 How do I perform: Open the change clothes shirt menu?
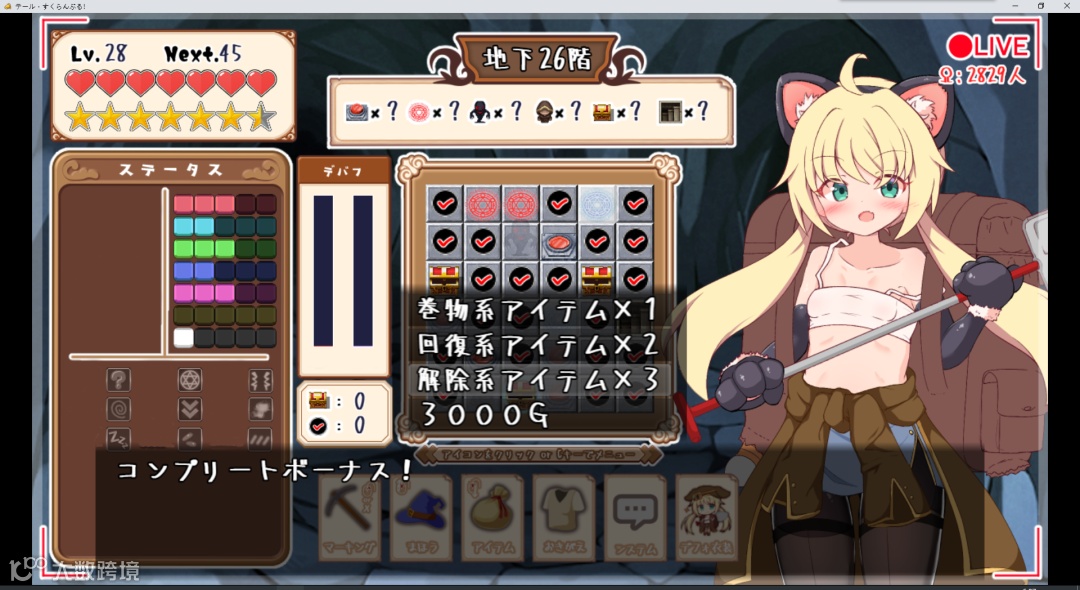(x=563, y=518)
